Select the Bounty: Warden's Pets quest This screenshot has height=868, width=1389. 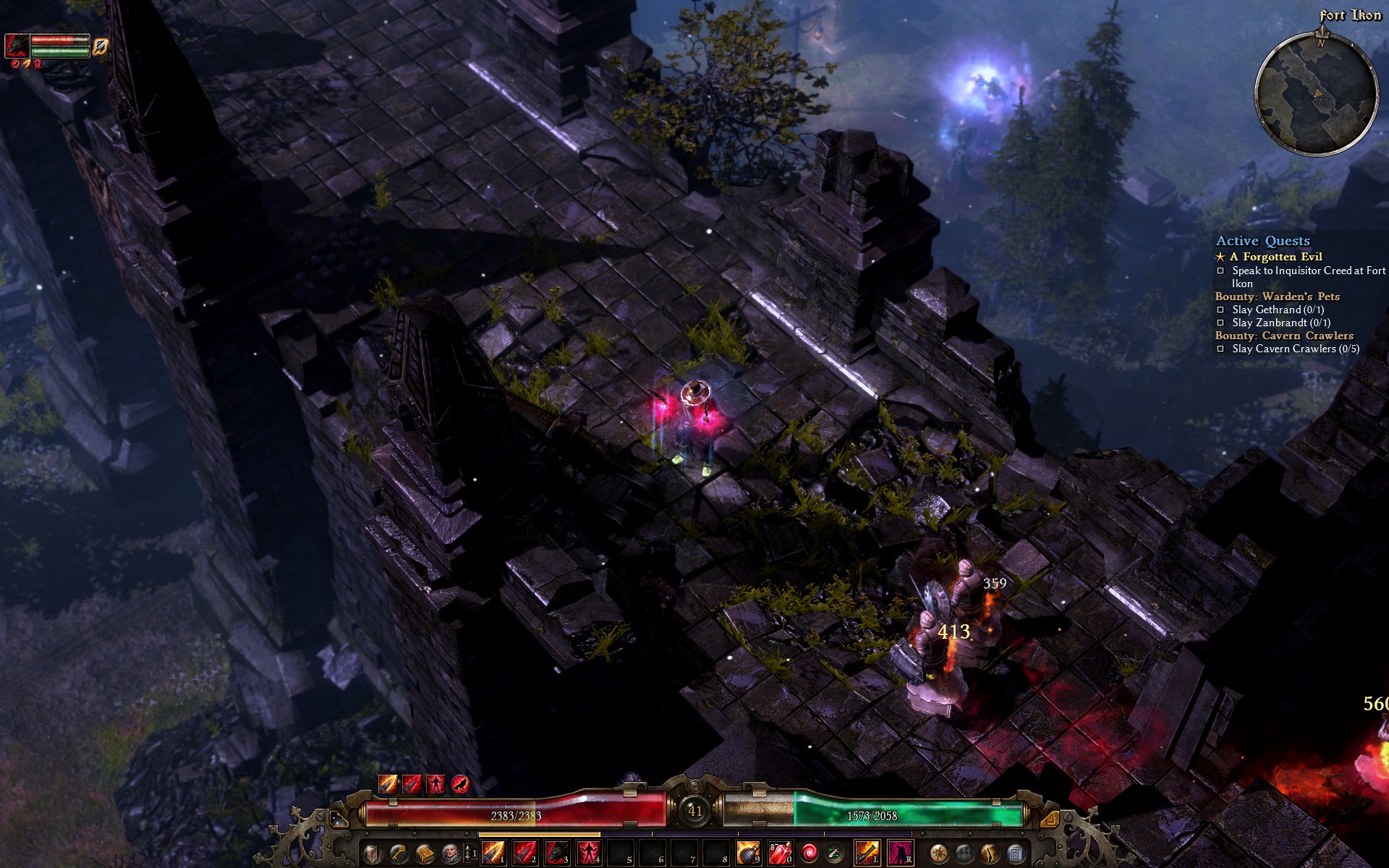coord(1277,297)
